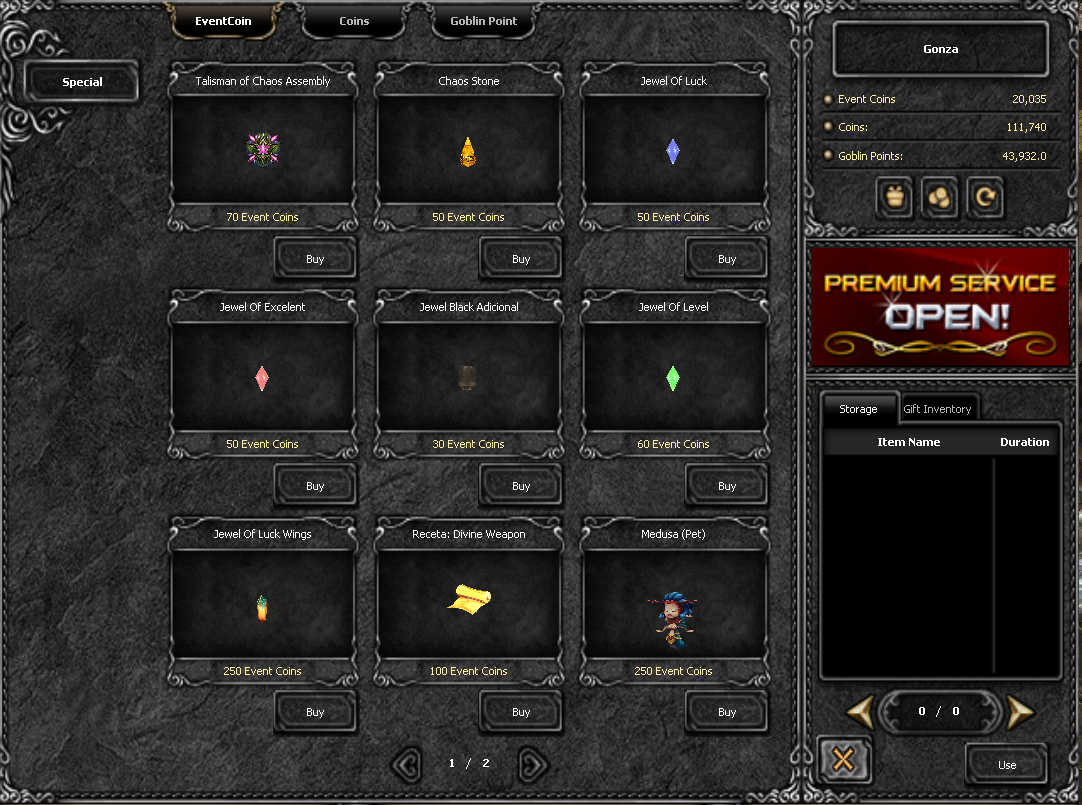
Task: Open the Gift Inventory tab
Action: (937, 408)
